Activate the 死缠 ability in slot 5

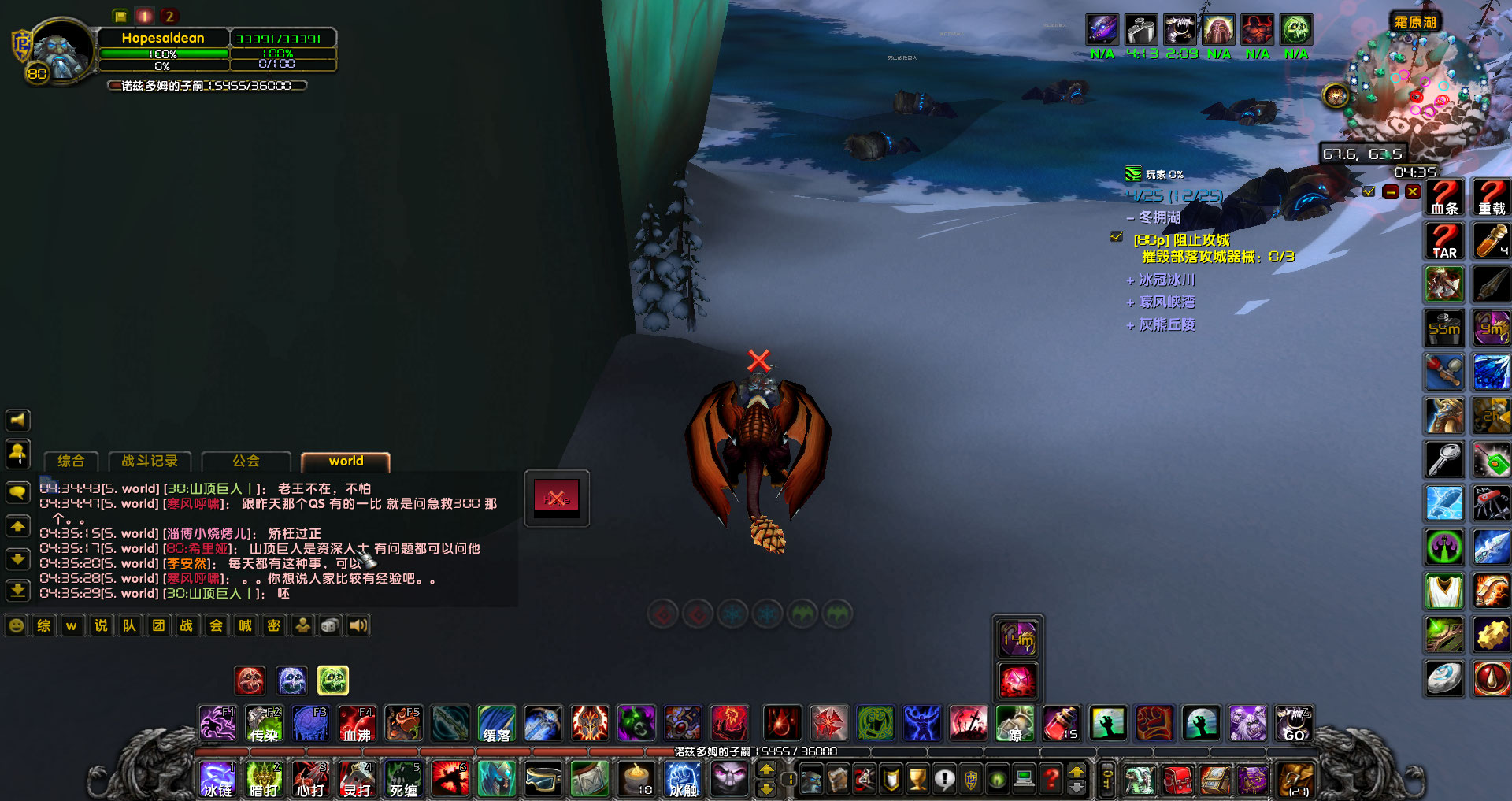pyautogui.click(x=403, y=779)
